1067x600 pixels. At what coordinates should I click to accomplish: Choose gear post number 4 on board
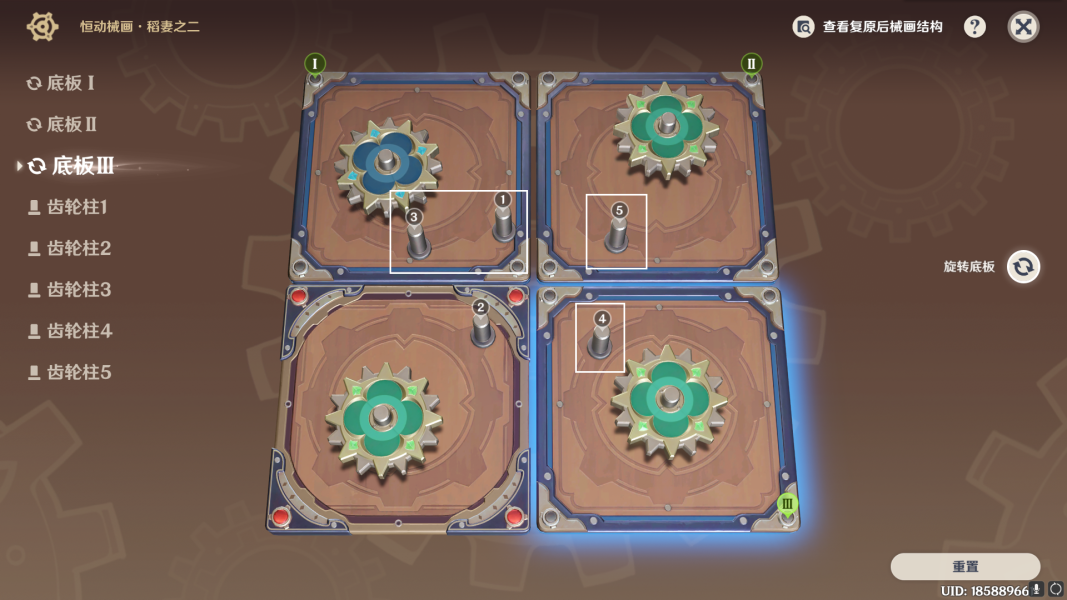tap(600, 337)
